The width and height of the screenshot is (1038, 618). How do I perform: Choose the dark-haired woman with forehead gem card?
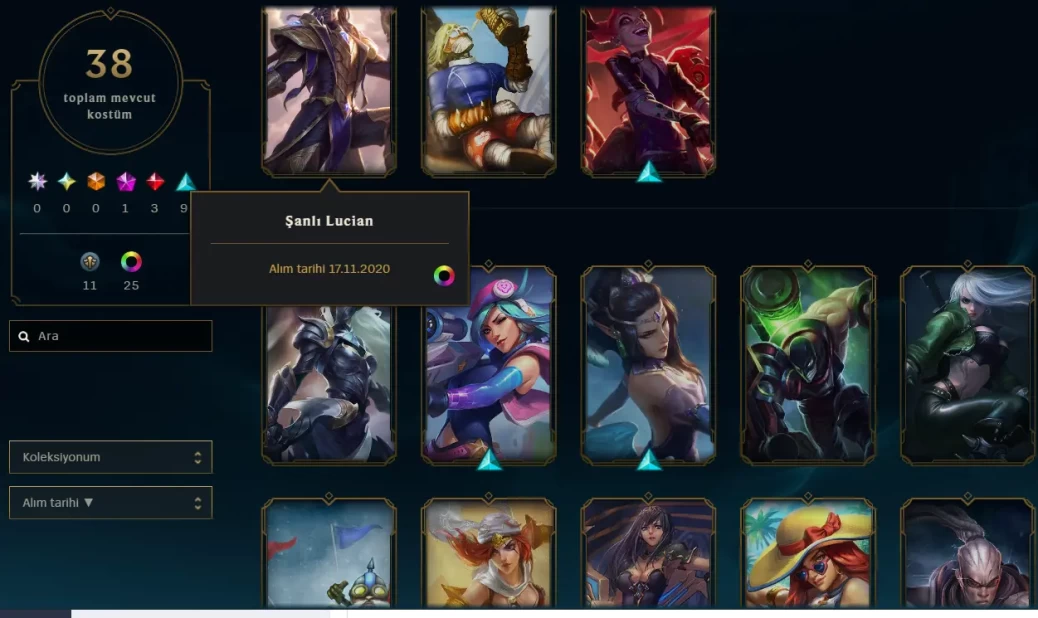(x=648, y=365)
